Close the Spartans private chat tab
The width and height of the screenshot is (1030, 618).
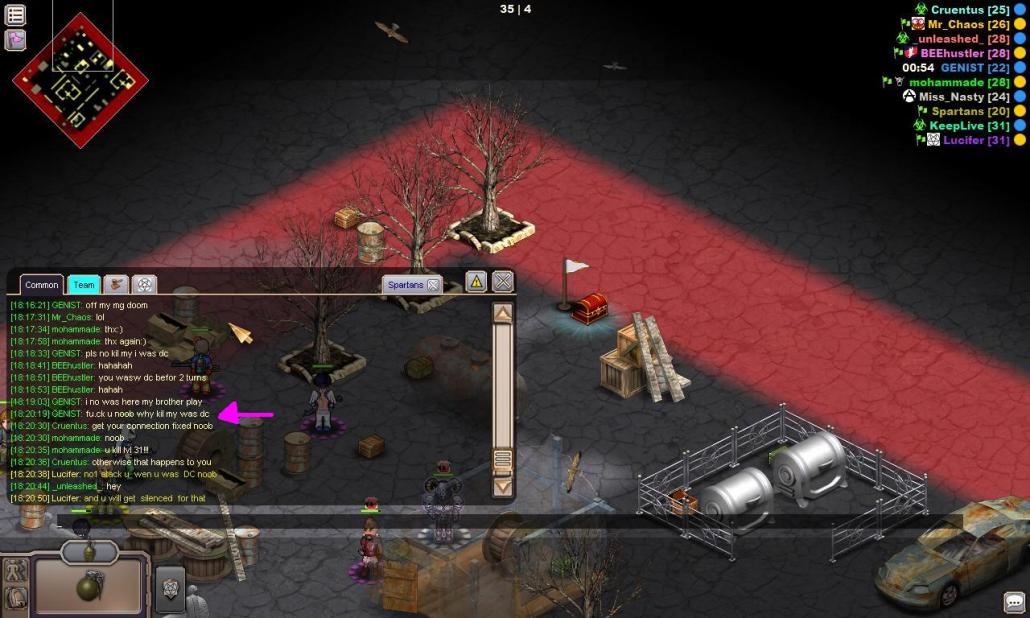click(x=434, y=285)
